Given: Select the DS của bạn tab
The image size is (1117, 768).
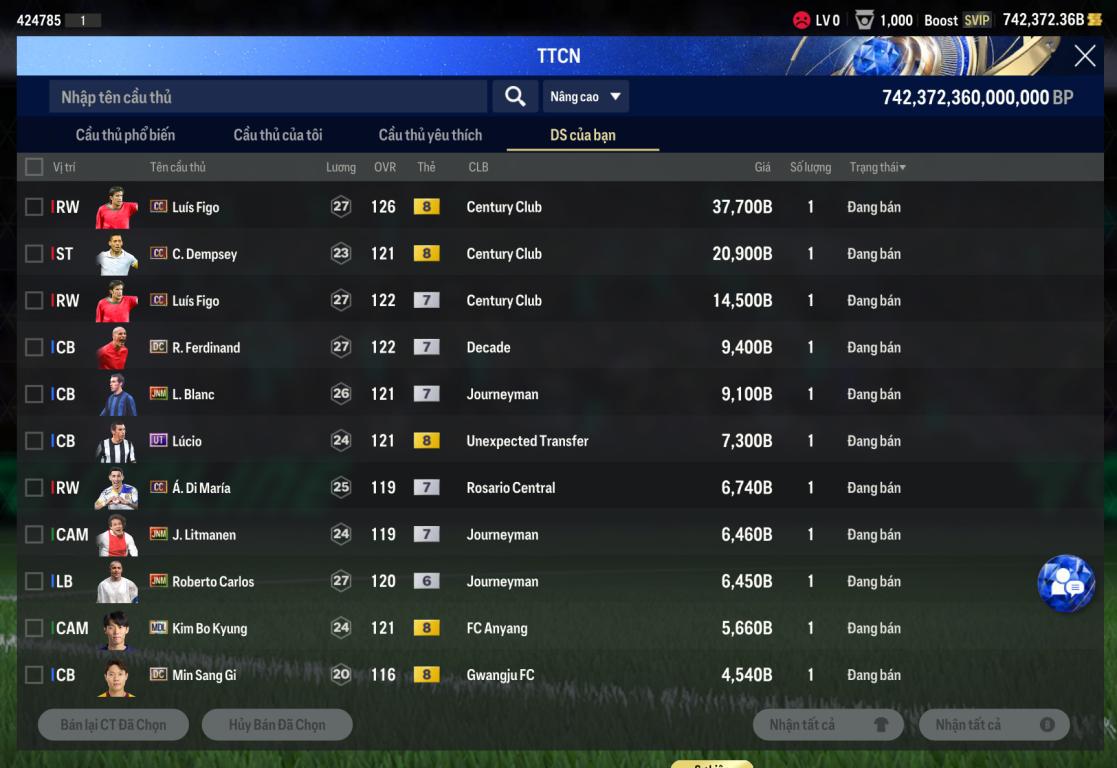Looking at the screenshot, I should [583, 135].
